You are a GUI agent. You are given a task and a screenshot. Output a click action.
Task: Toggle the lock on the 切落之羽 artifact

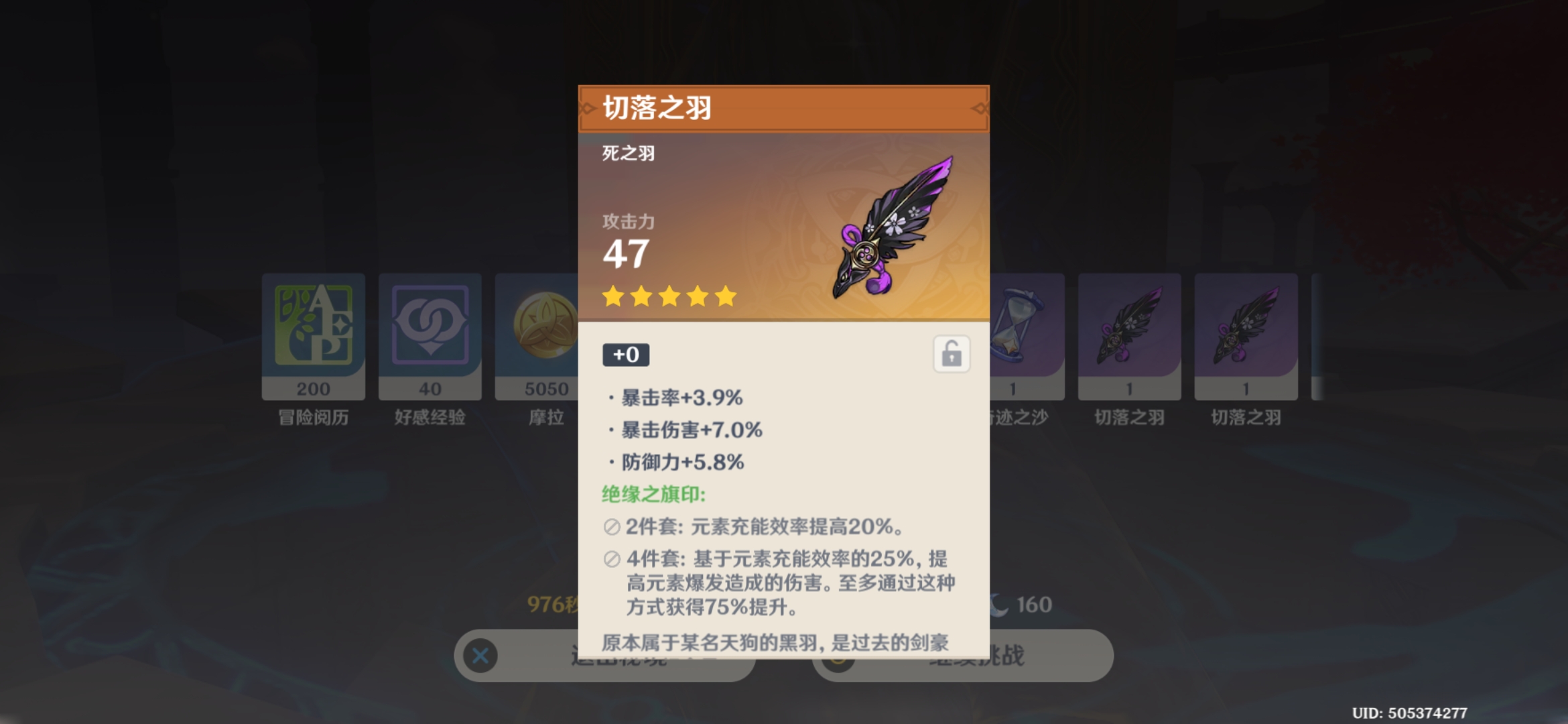click(952, 354)
